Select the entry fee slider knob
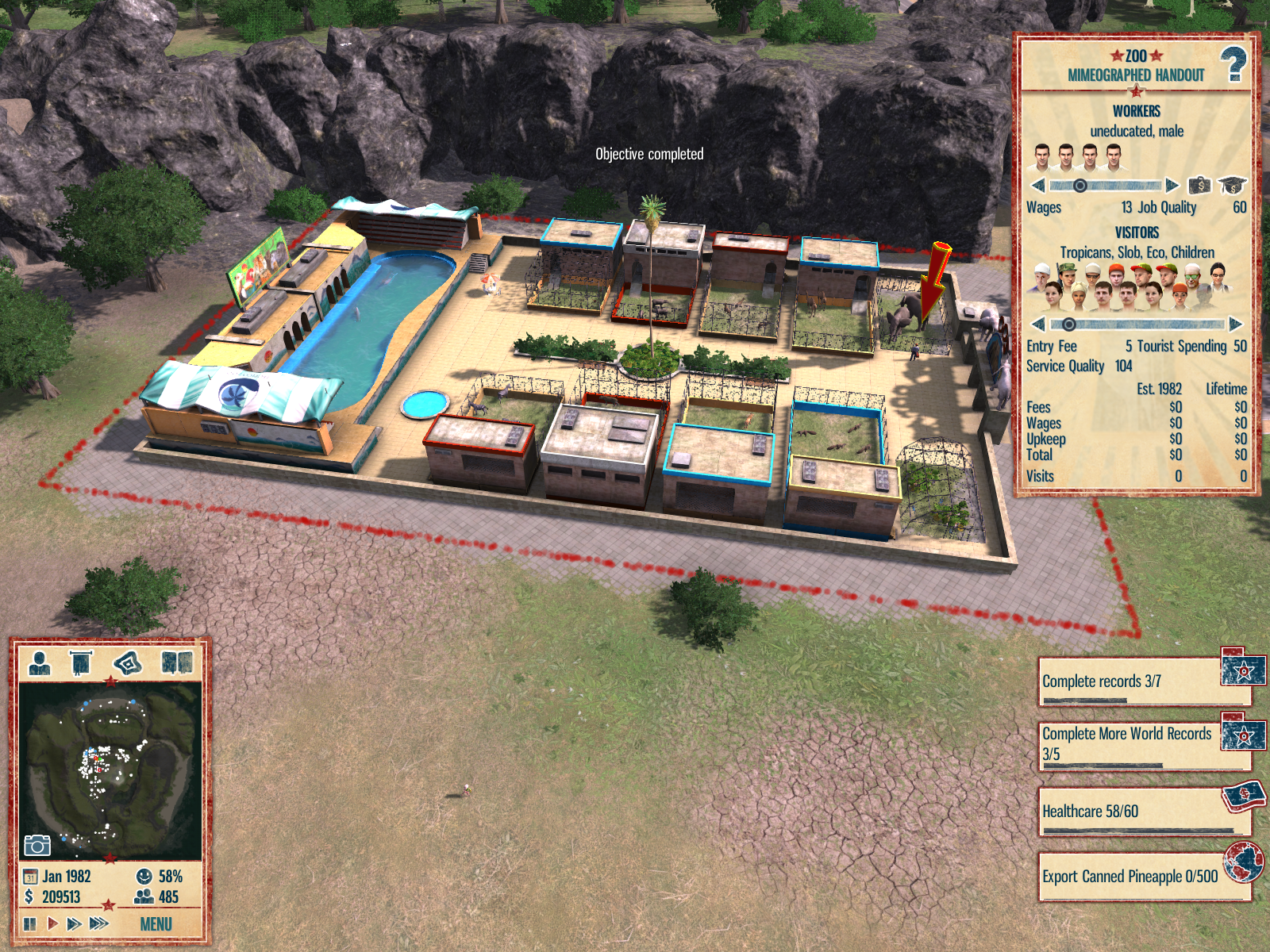Screen dimensions: 1270x952 1068,324
